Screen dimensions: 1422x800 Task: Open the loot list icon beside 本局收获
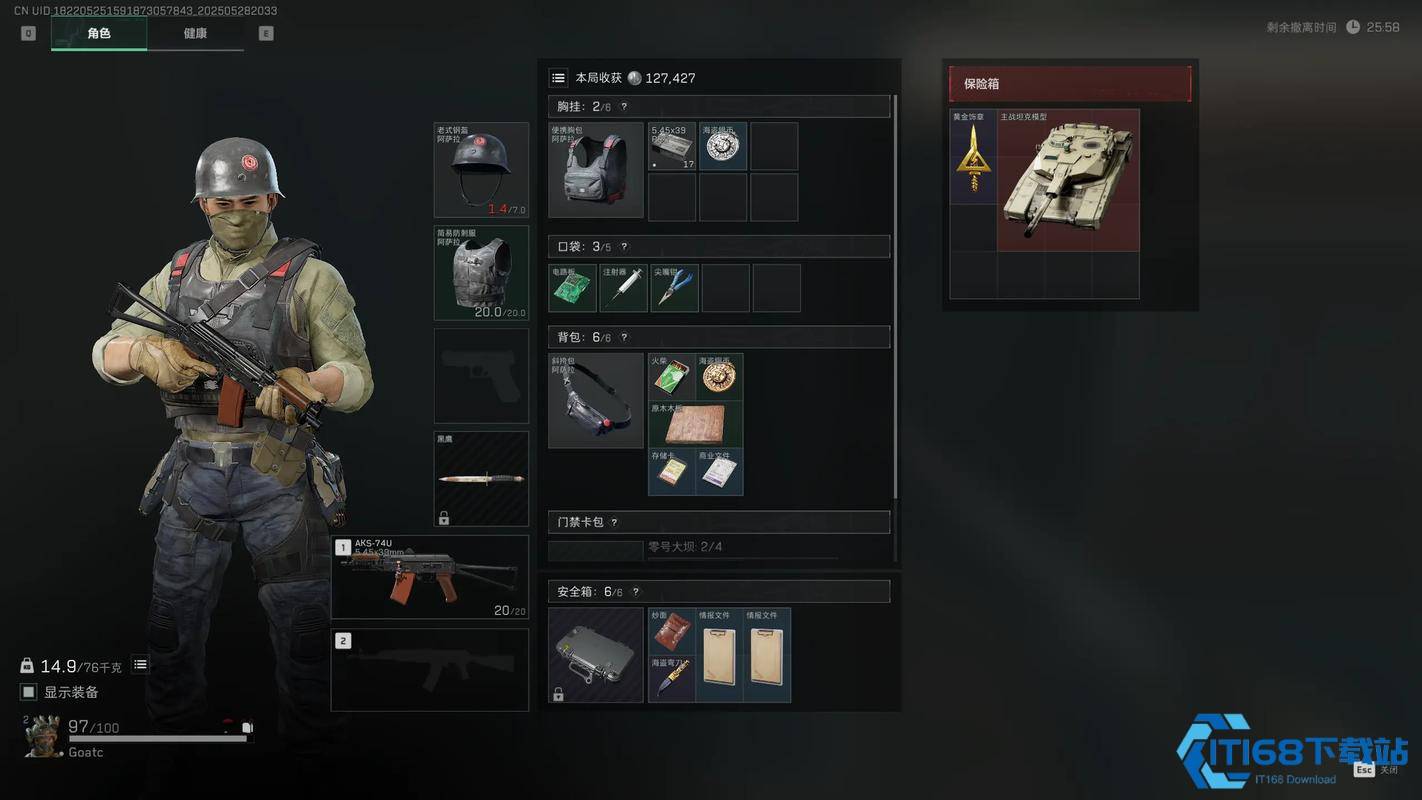point(559,78)
